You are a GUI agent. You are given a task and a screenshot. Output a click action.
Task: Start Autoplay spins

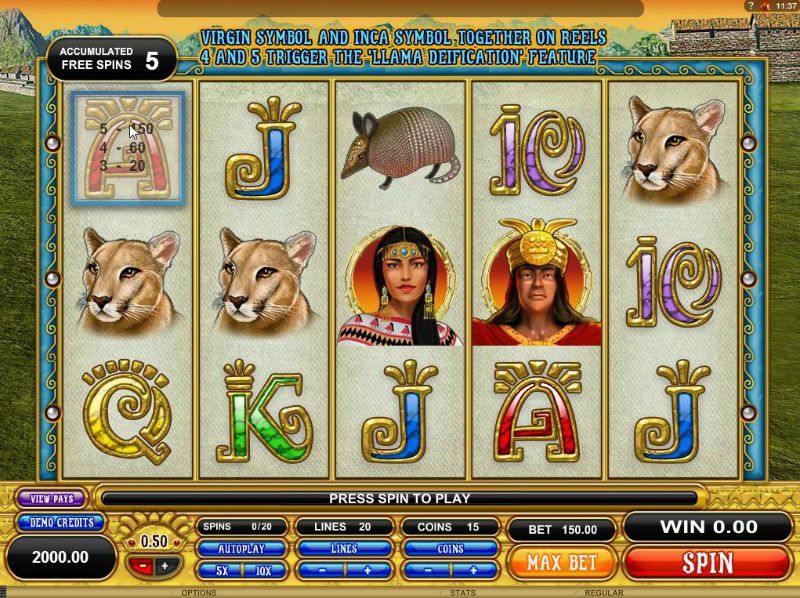[242, 549]
